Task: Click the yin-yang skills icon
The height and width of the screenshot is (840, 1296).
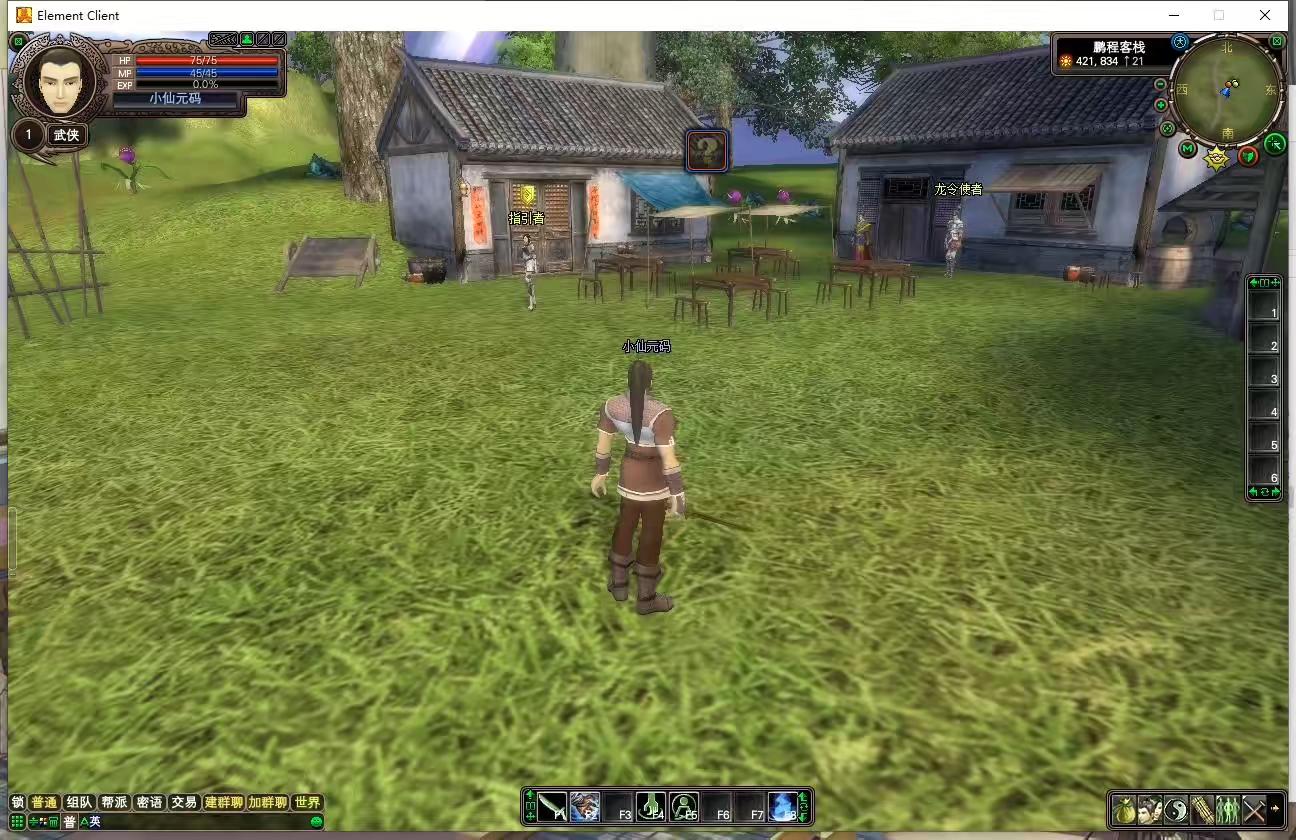Action: coord(1176,810)
